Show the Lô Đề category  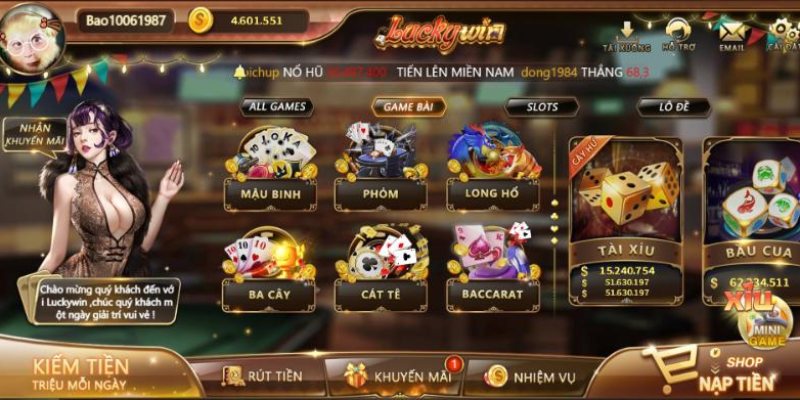coord(674,106)
